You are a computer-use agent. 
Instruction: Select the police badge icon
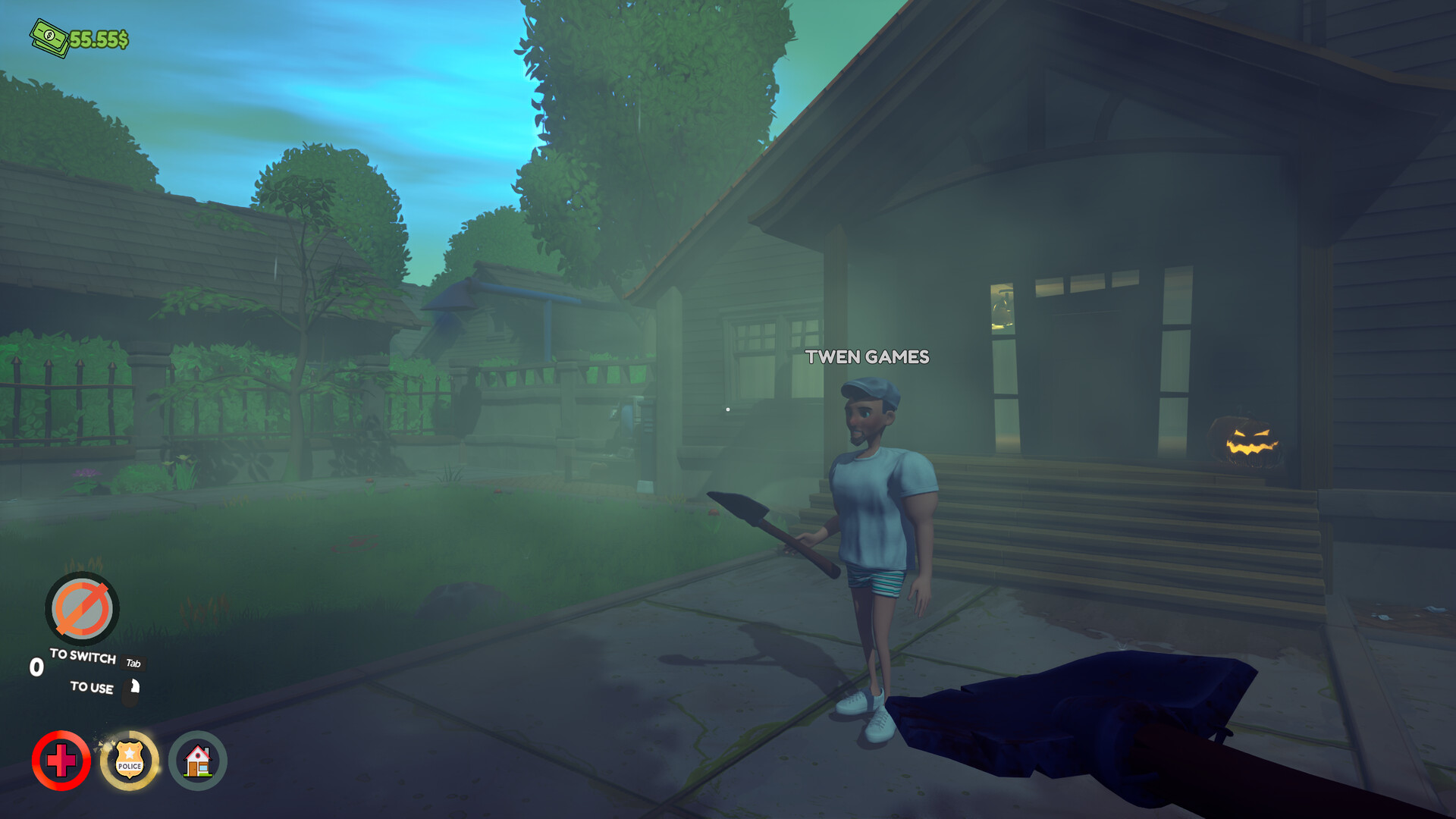(130, 761)
